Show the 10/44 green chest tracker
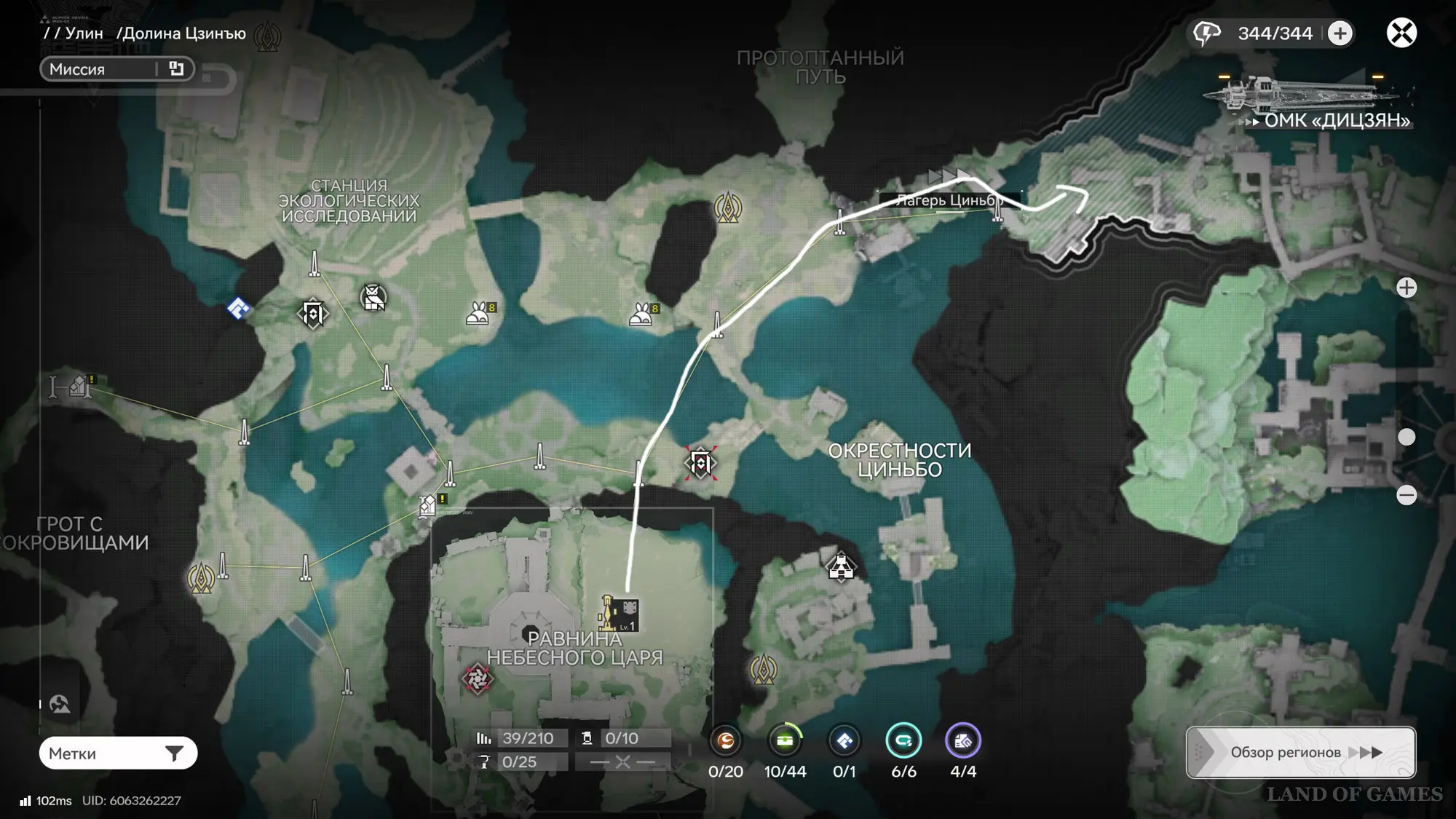1456x819 pixels. 785,741
